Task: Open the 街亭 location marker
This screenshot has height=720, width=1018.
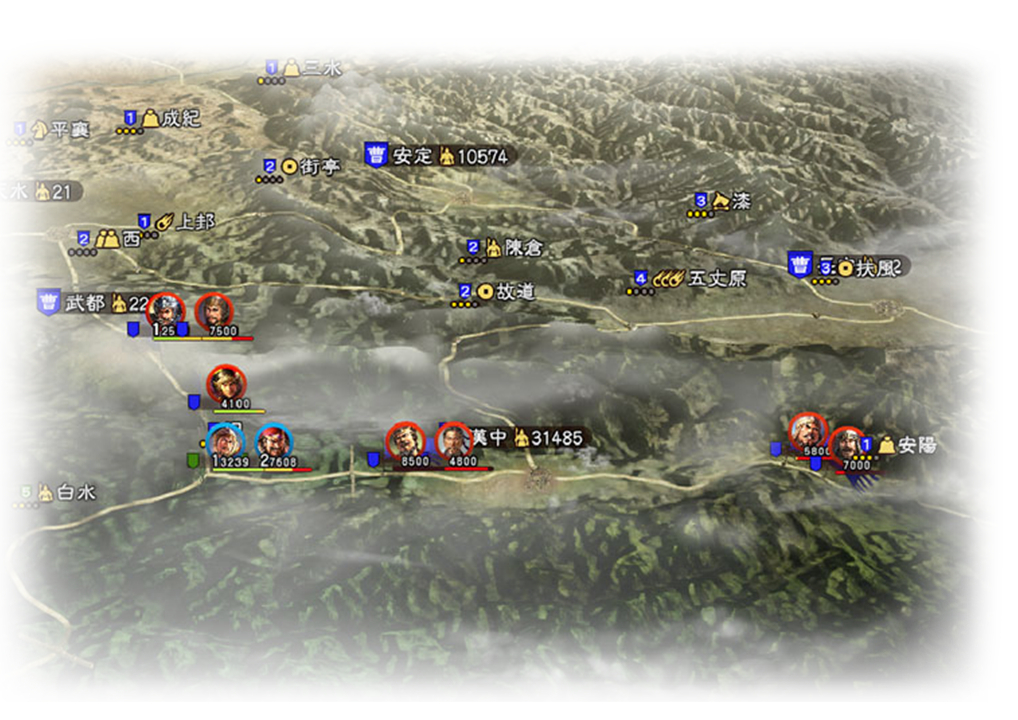Action: pyautogui.click(x=319, y=167)
